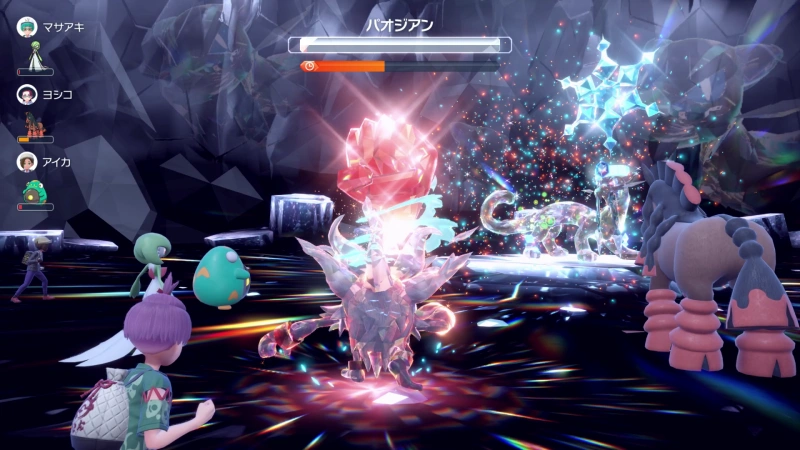Click アイカ's Bellibolt party icon
The image size is (800, 450).
coord(35,191)
